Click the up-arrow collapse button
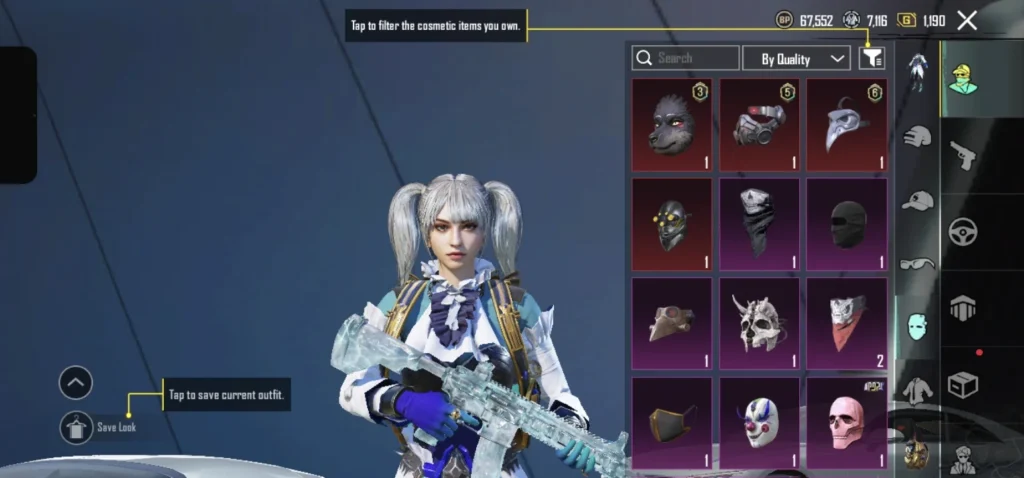1024x478 pixels. [76, 382]
